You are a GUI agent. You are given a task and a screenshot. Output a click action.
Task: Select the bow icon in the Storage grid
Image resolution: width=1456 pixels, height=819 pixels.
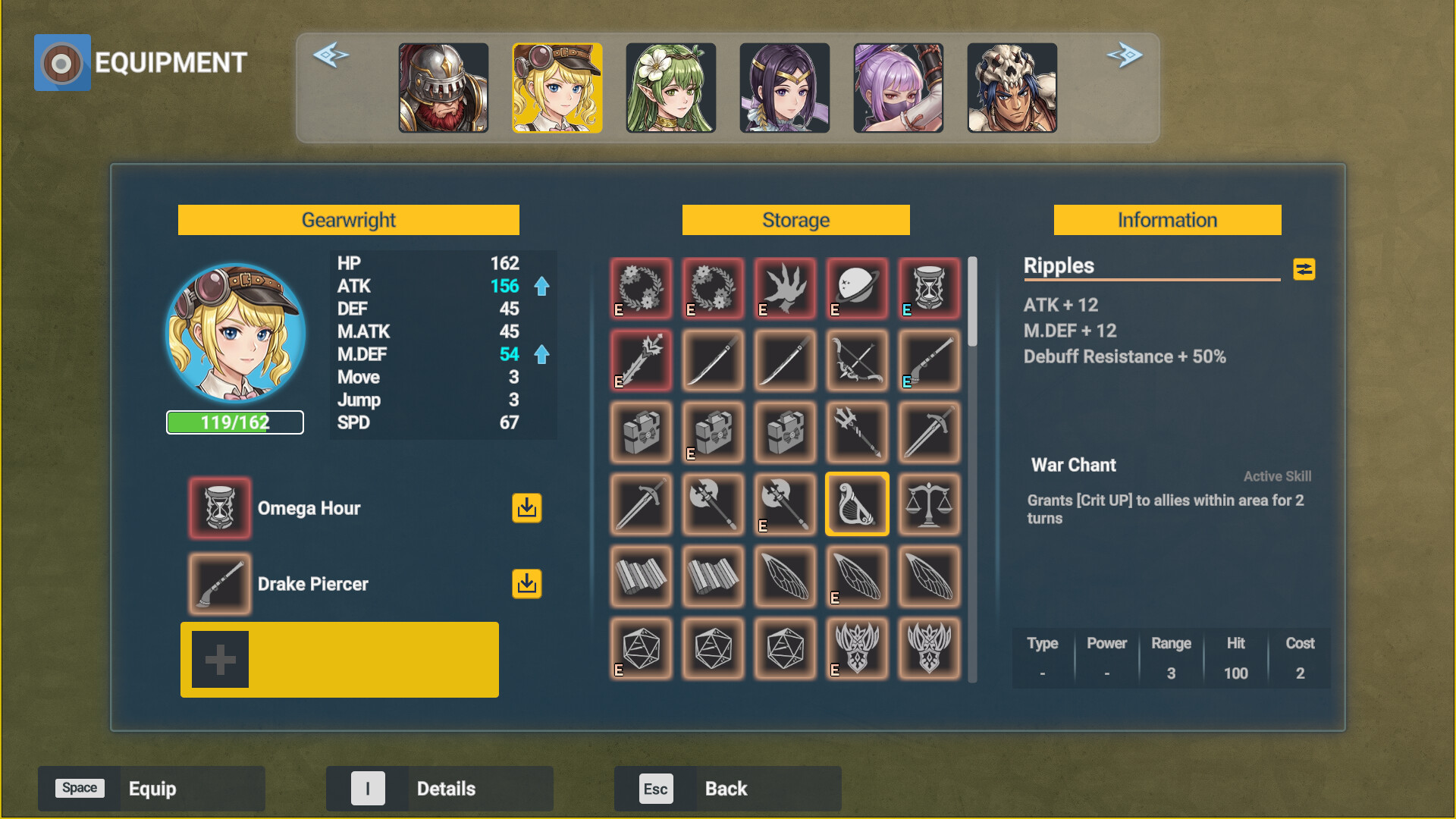pyautogui.click(x=856, y=360)
